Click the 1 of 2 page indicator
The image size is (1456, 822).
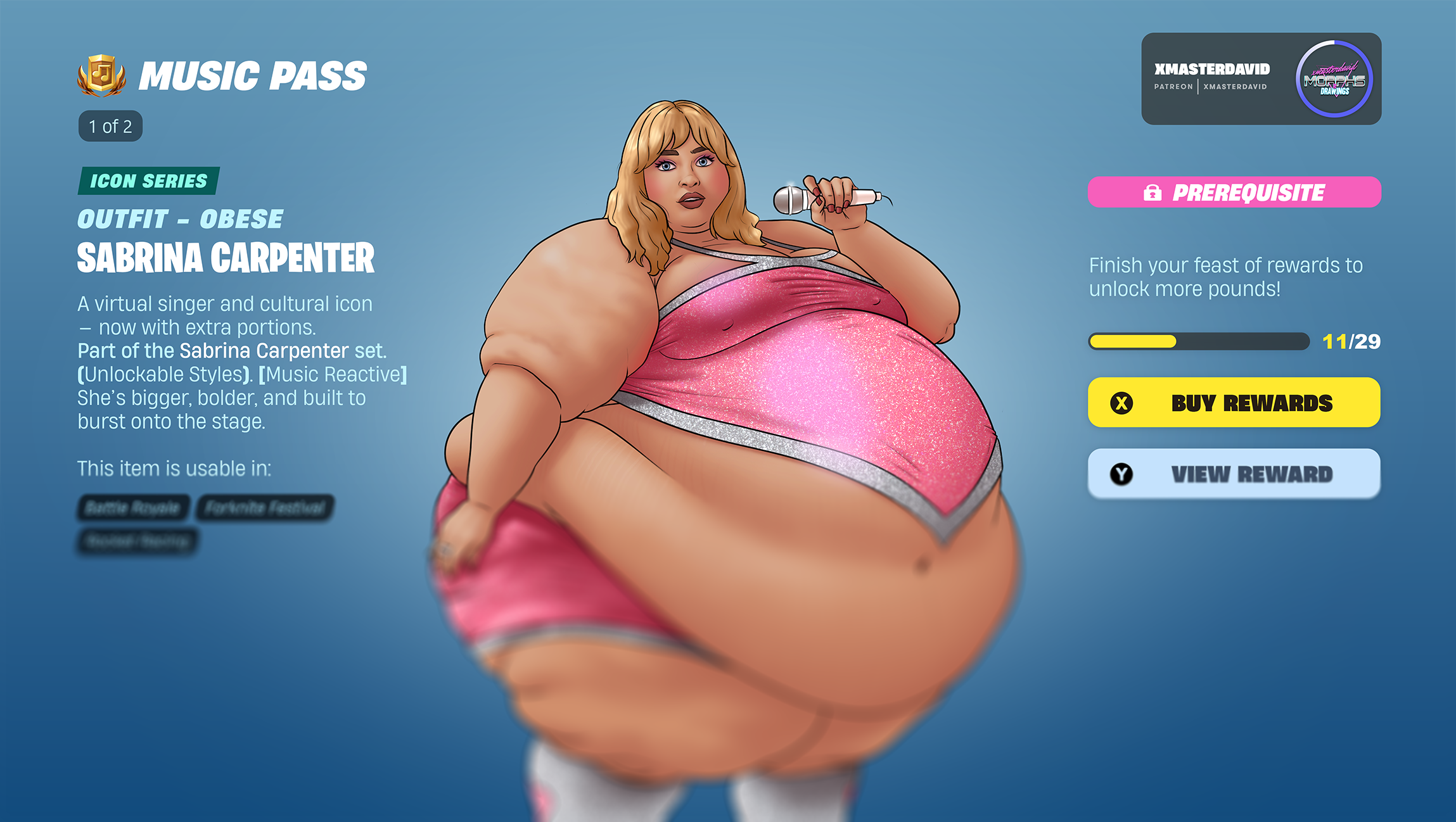coord(110,127)
